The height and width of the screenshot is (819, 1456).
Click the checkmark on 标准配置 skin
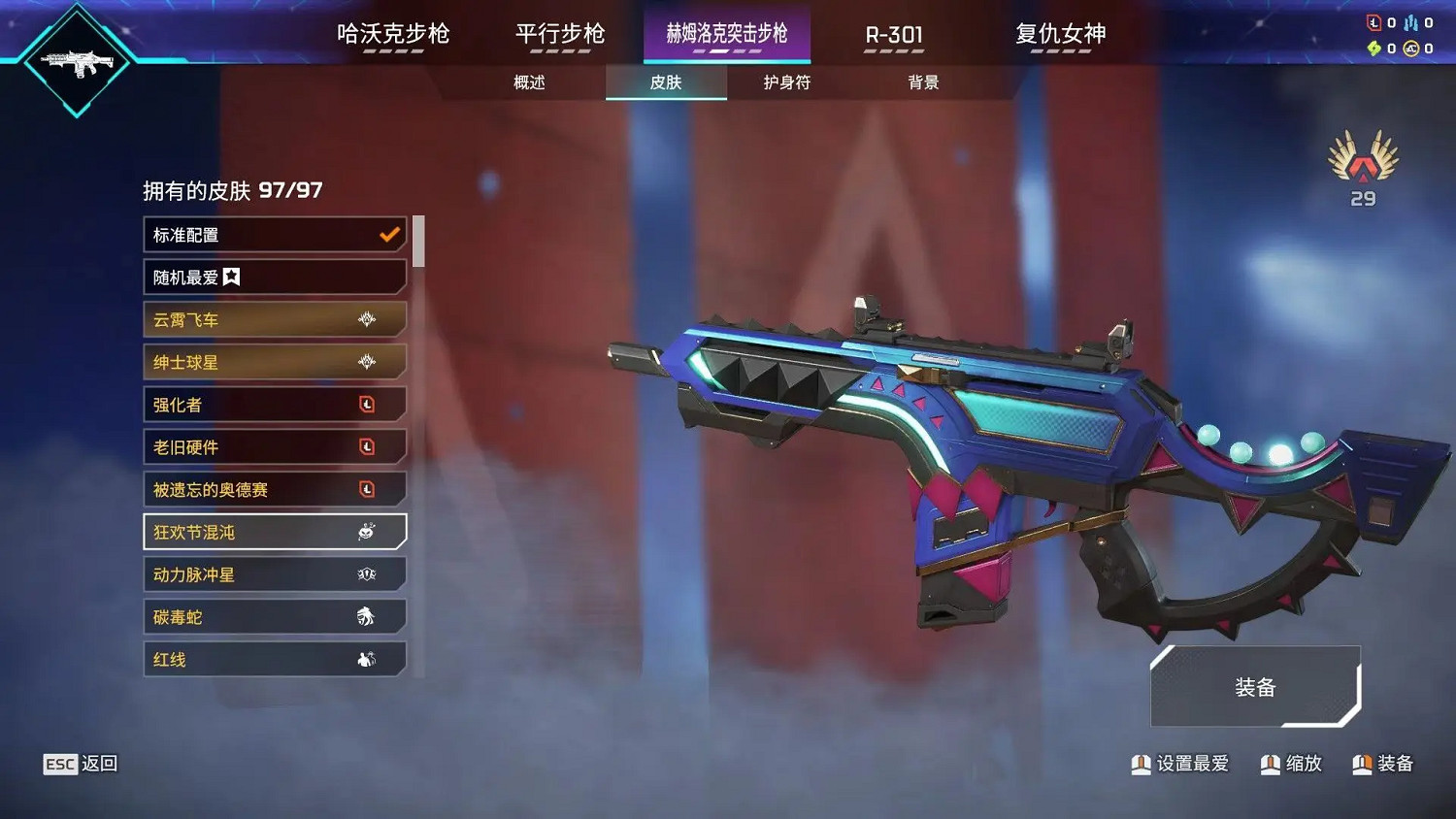(x=388, y=234)
